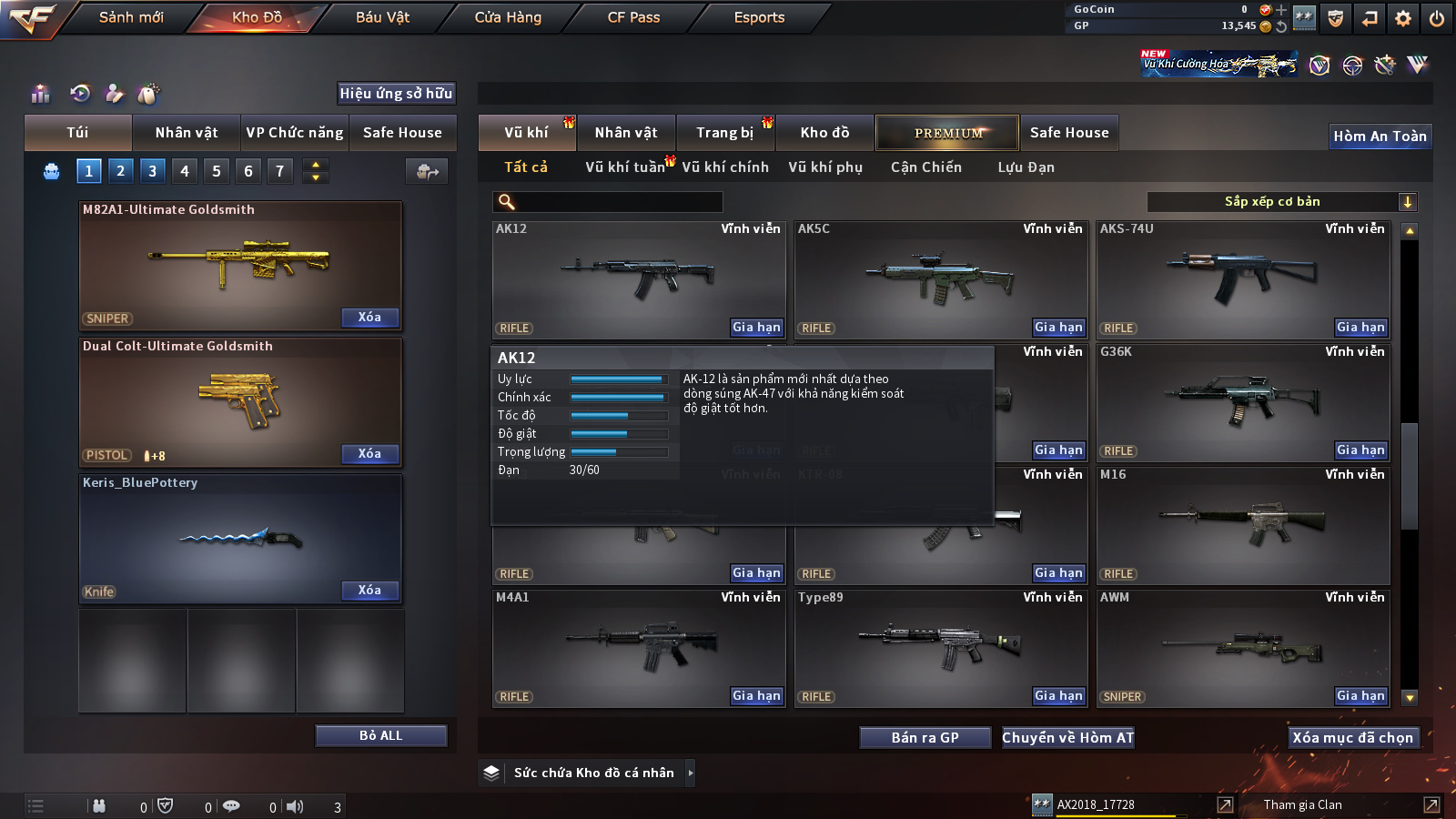Image resolution: width=1456 pixels, height=819 pixels.
Task: Extend the M4A1 with Gia hạn
Action: (756, 696)
